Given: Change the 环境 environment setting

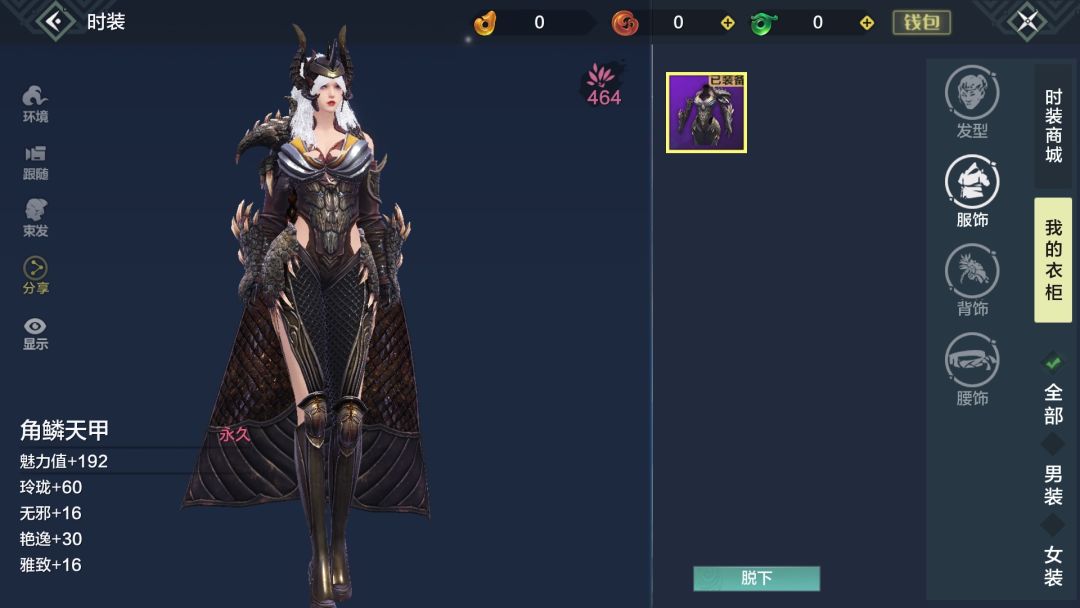Looking at the screenshot, I should tap(36, 104).
